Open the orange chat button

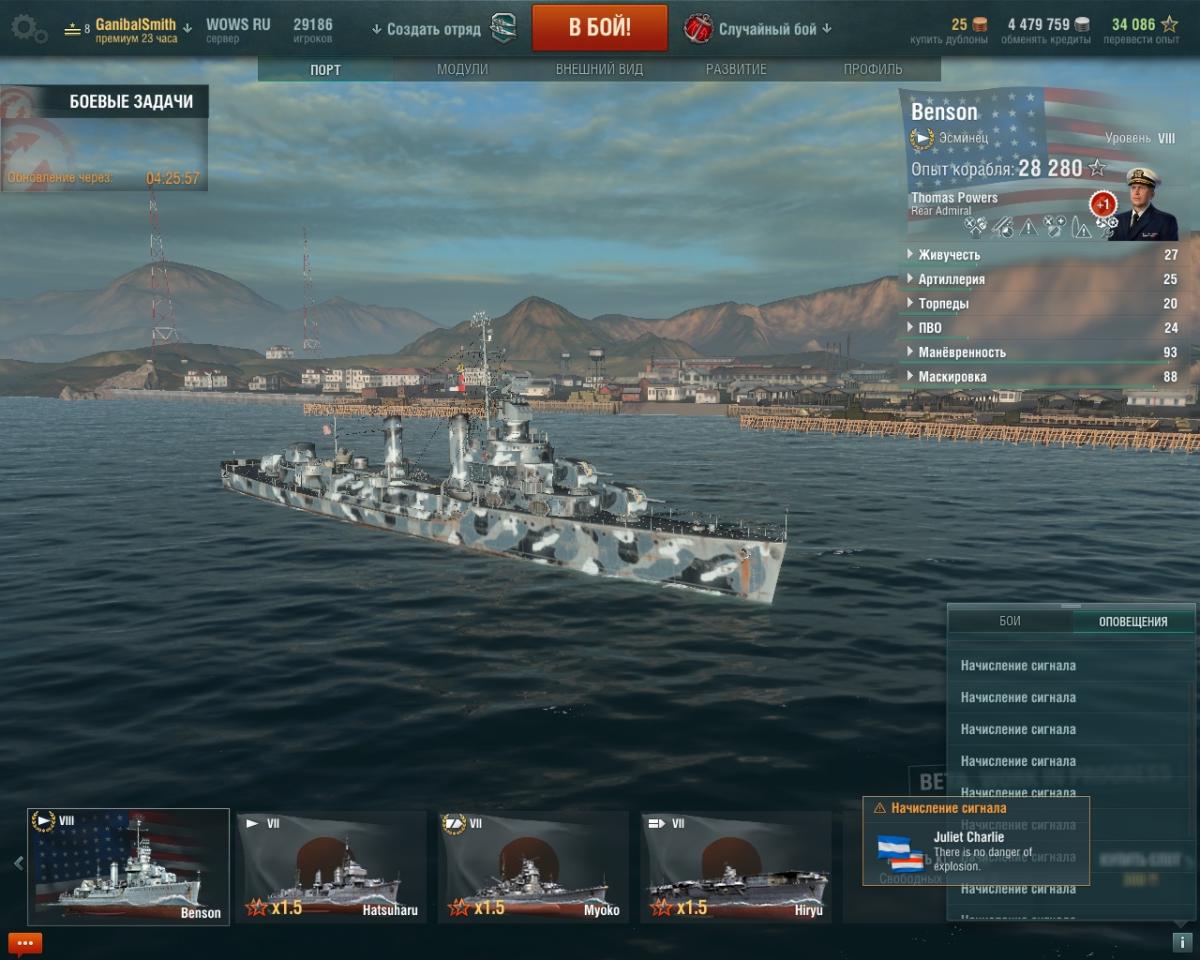point(24,943)
